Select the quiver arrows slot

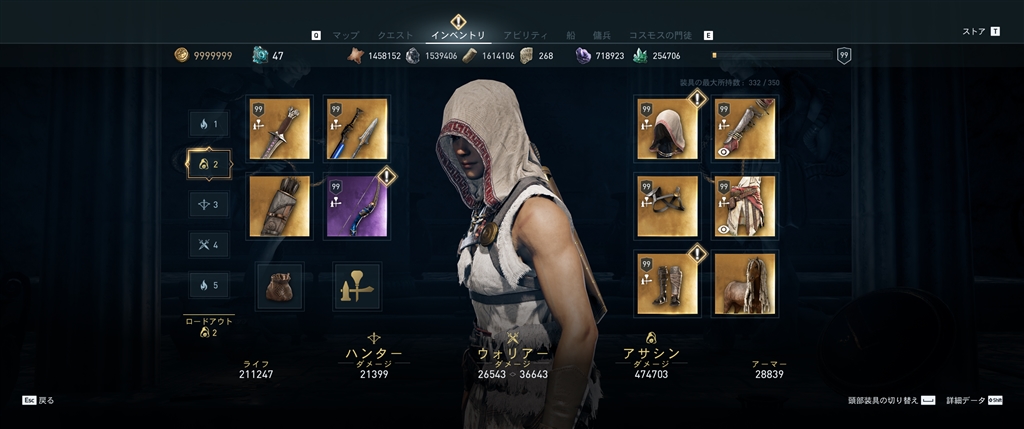[279, 206]
